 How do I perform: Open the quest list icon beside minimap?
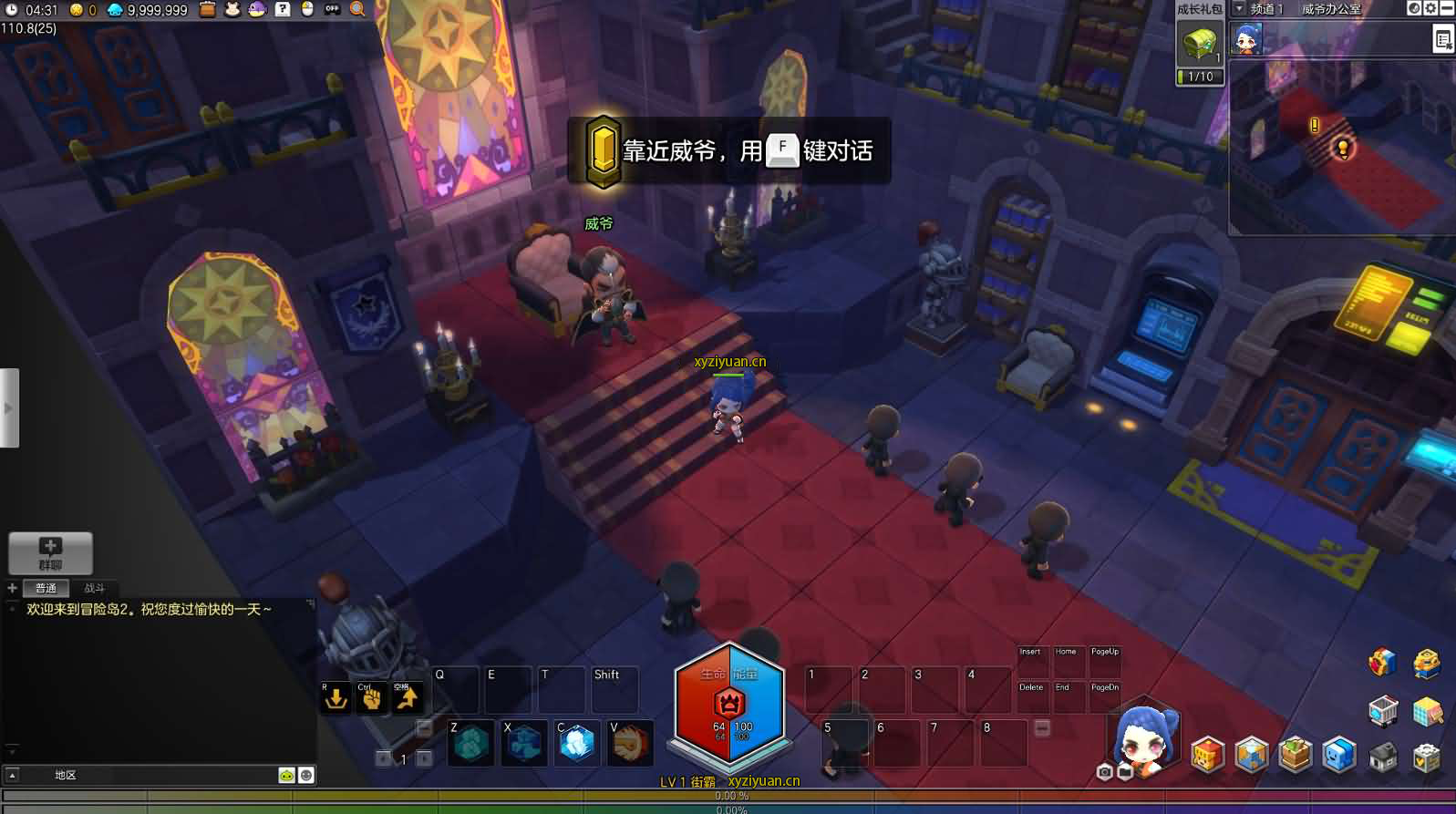[1442, 39]
